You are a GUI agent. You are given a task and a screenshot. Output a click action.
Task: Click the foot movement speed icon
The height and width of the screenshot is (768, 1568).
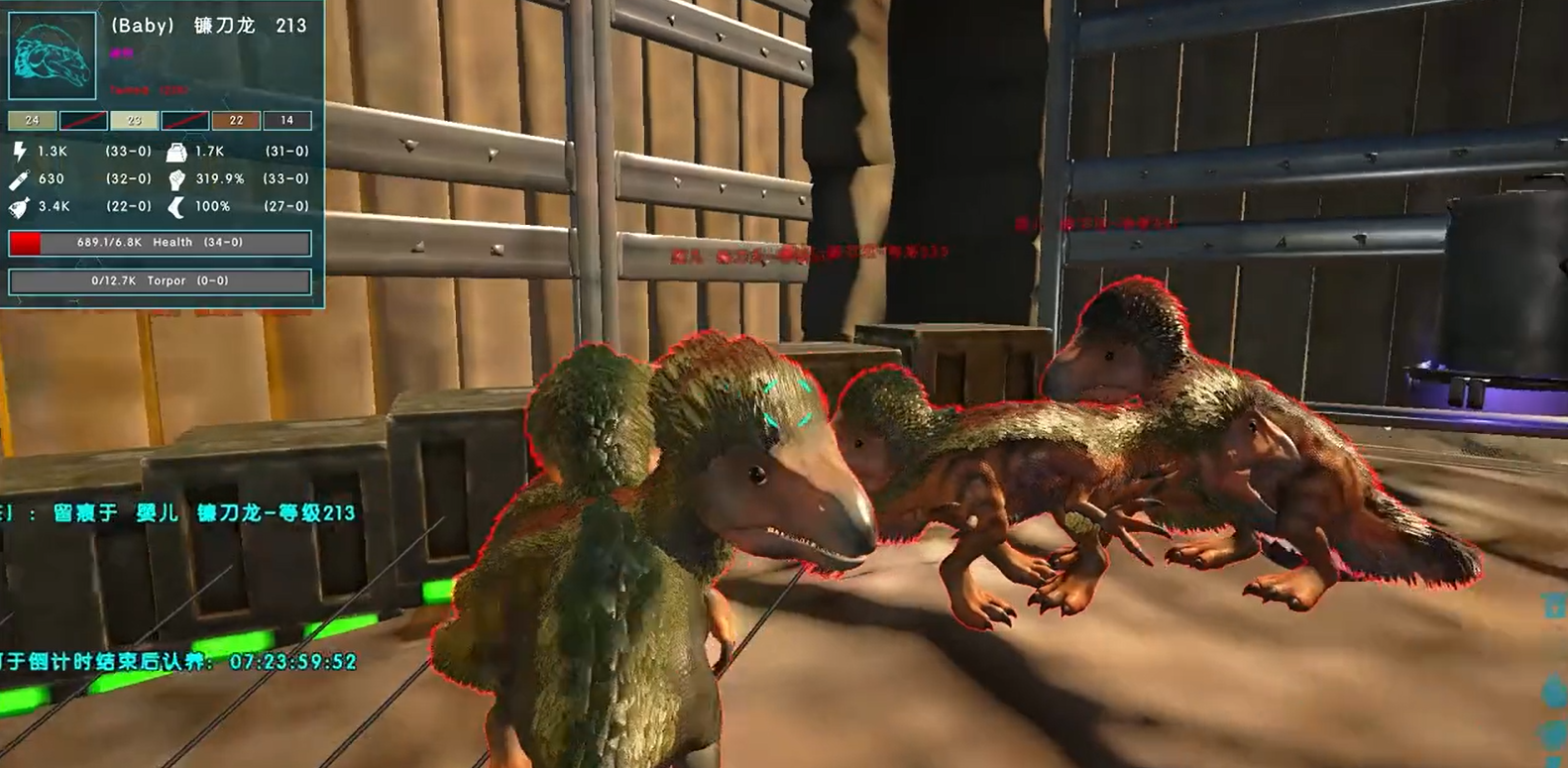pos(176,207)
